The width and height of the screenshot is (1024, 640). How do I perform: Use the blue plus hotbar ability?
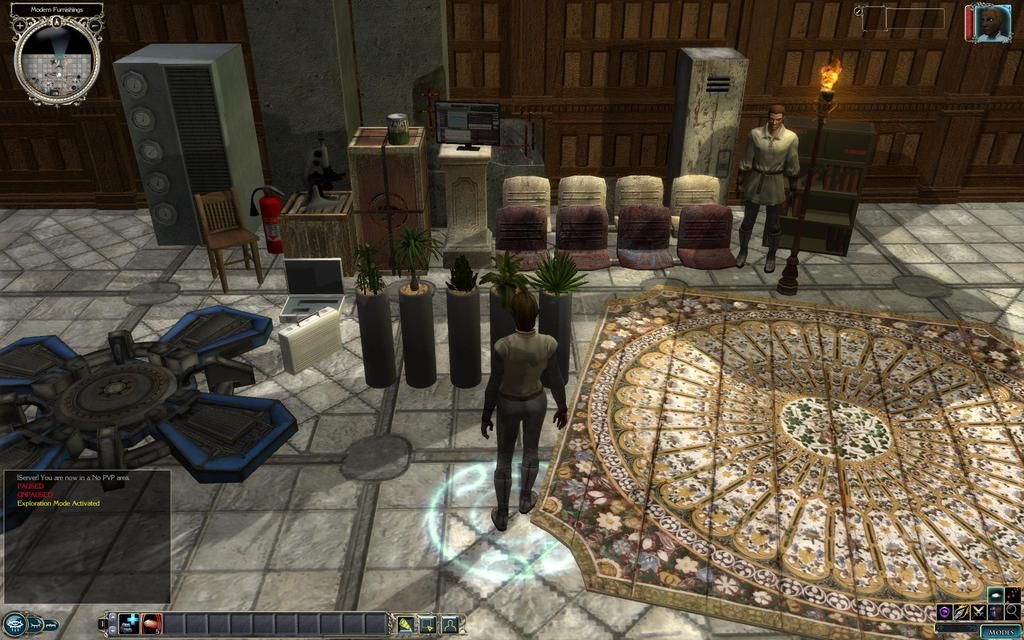[130, 624]
